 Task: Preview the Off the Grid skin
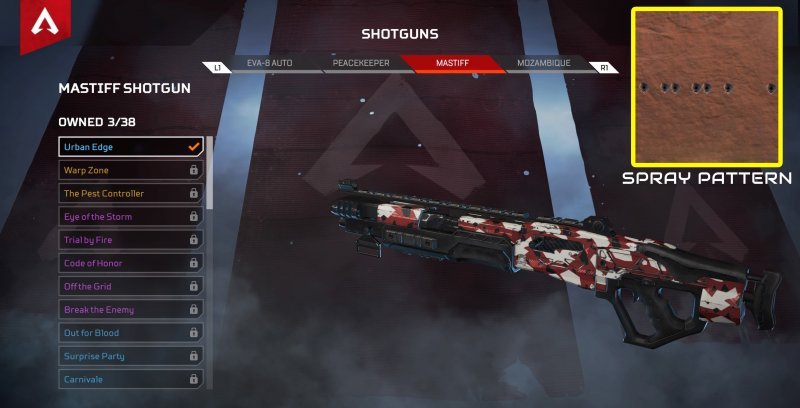[131, 286]
